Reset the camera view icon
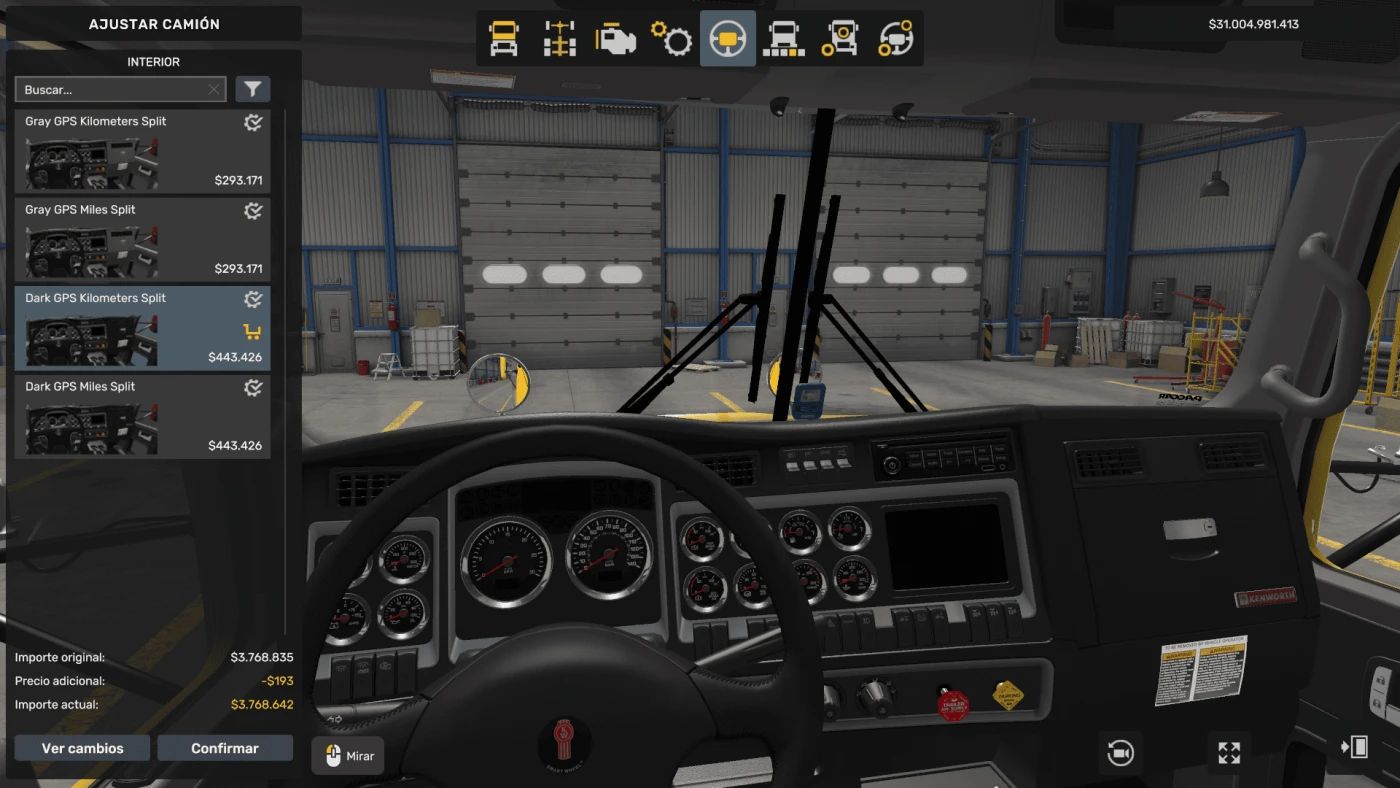This screenshot has width=1400, height=788. click(1120, 752)
